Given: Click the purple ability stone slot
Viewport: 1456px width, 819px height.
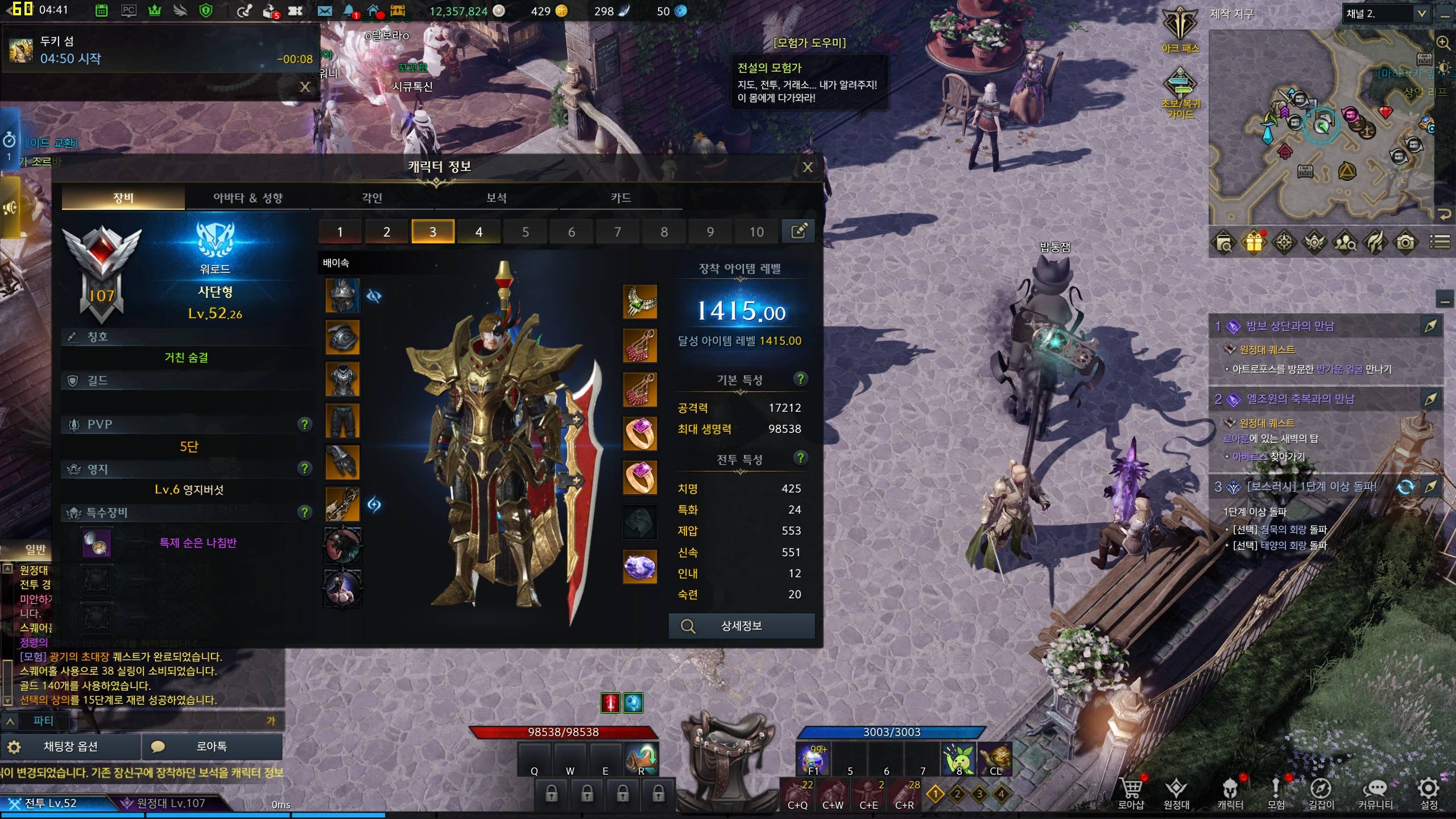Looking at the screenshot, I should [640, 566].
